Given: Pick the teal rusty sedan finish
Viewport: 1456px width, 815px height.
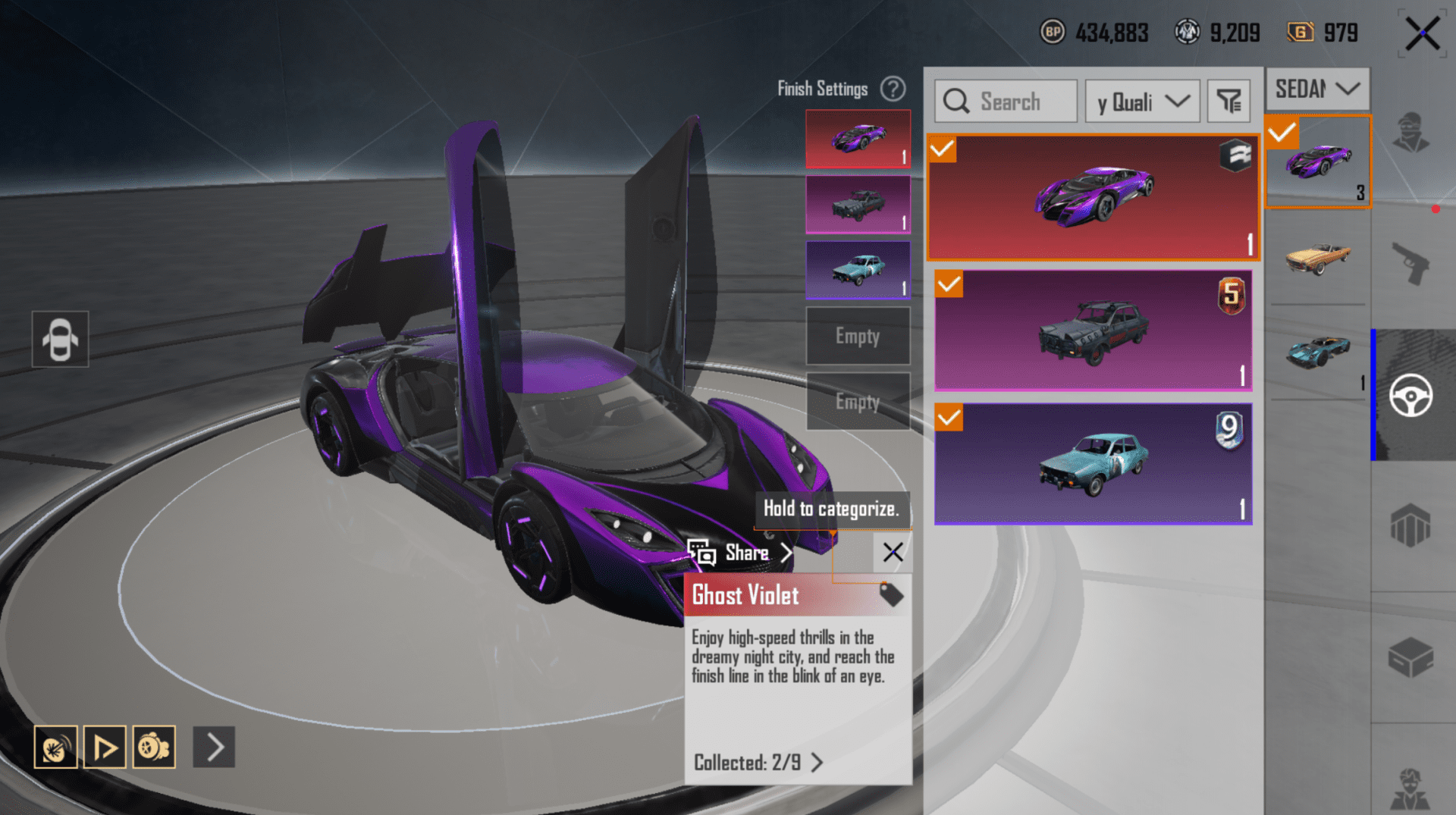Looking at the screenshot, I should click(x=1093, y=463).
